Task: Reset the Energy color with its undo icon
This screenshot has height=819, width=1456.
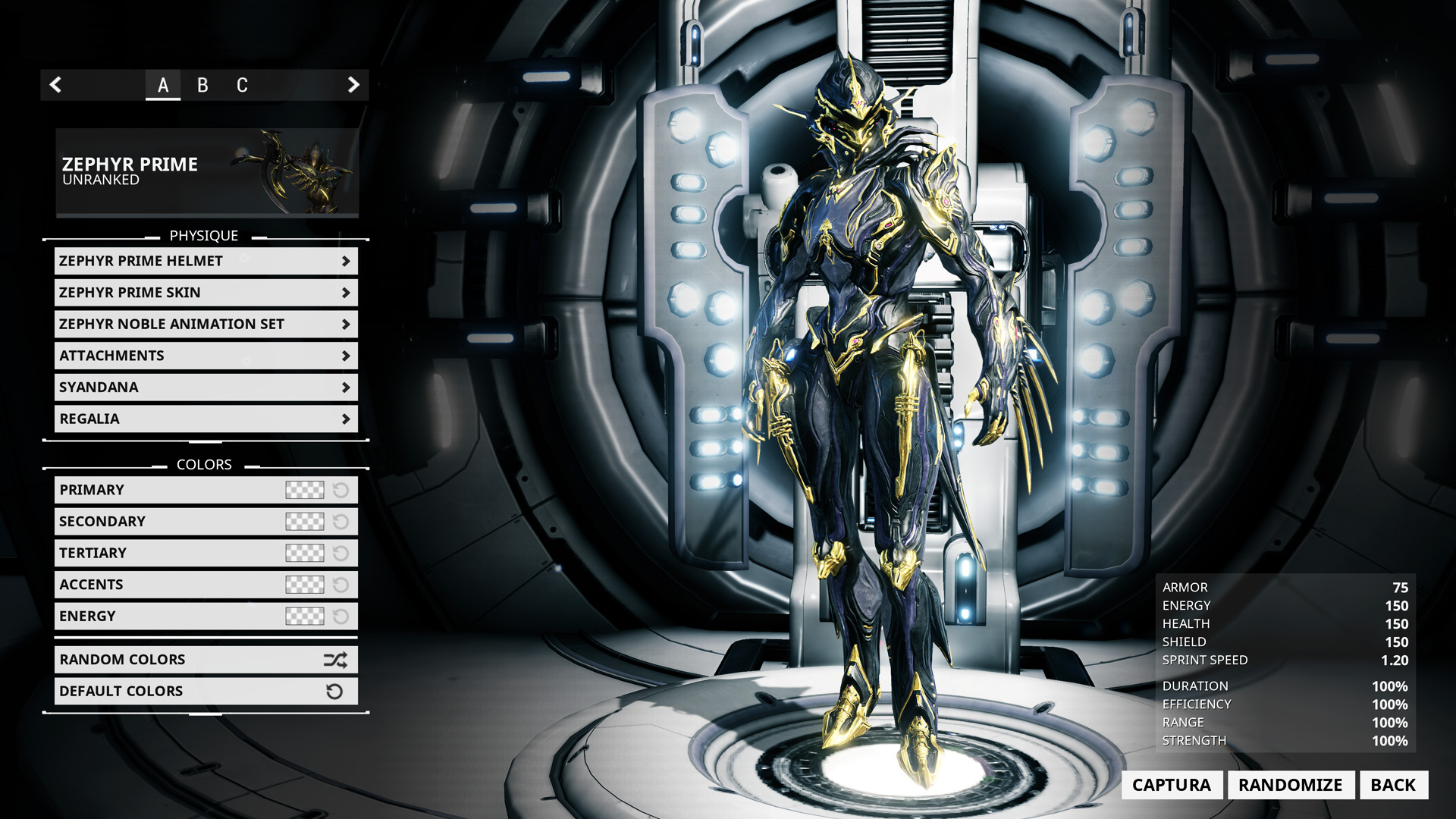Action: pos(340,616)
